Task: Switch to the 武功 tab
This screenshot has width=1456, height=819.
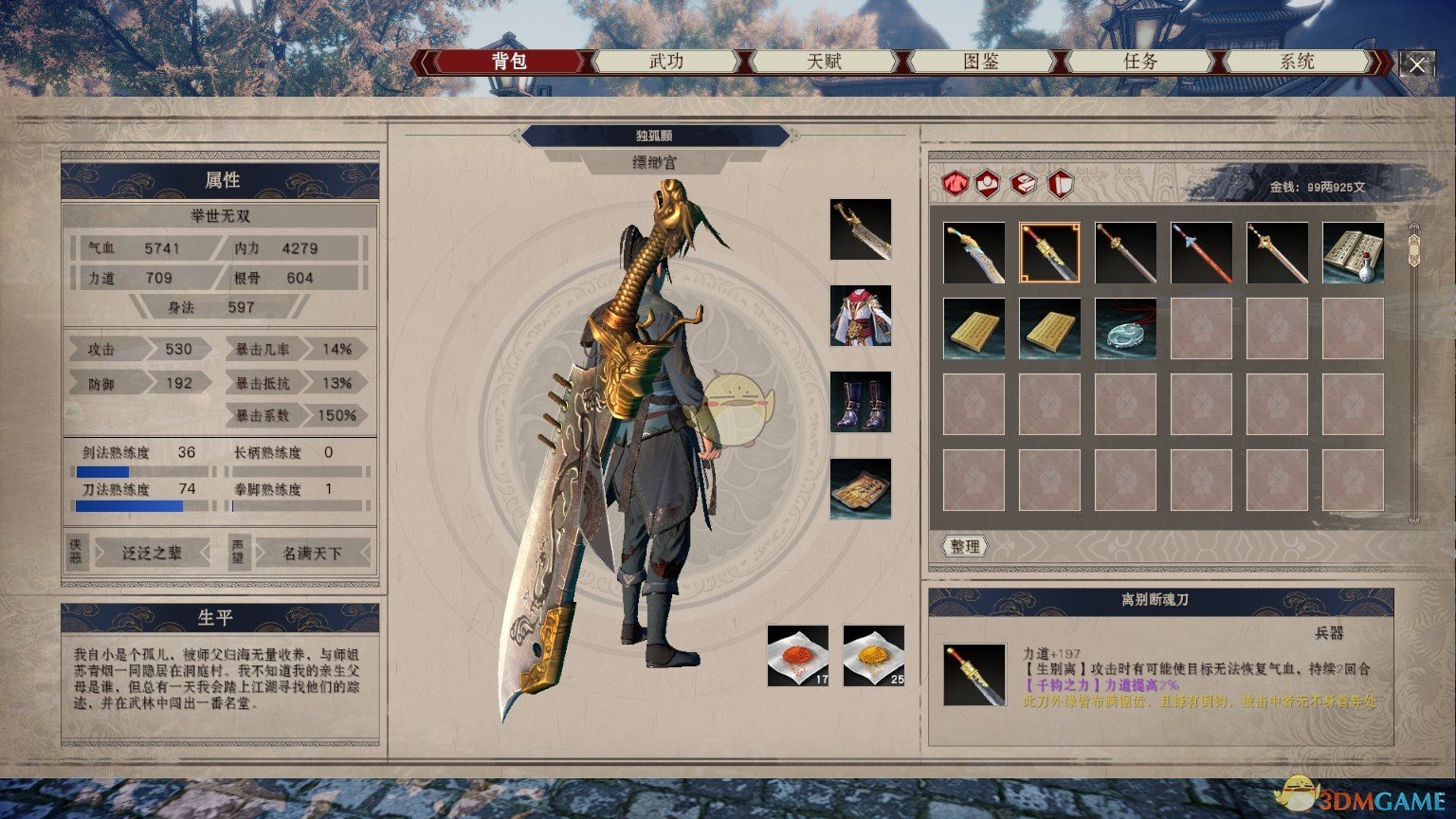Action: pos(665,62)
